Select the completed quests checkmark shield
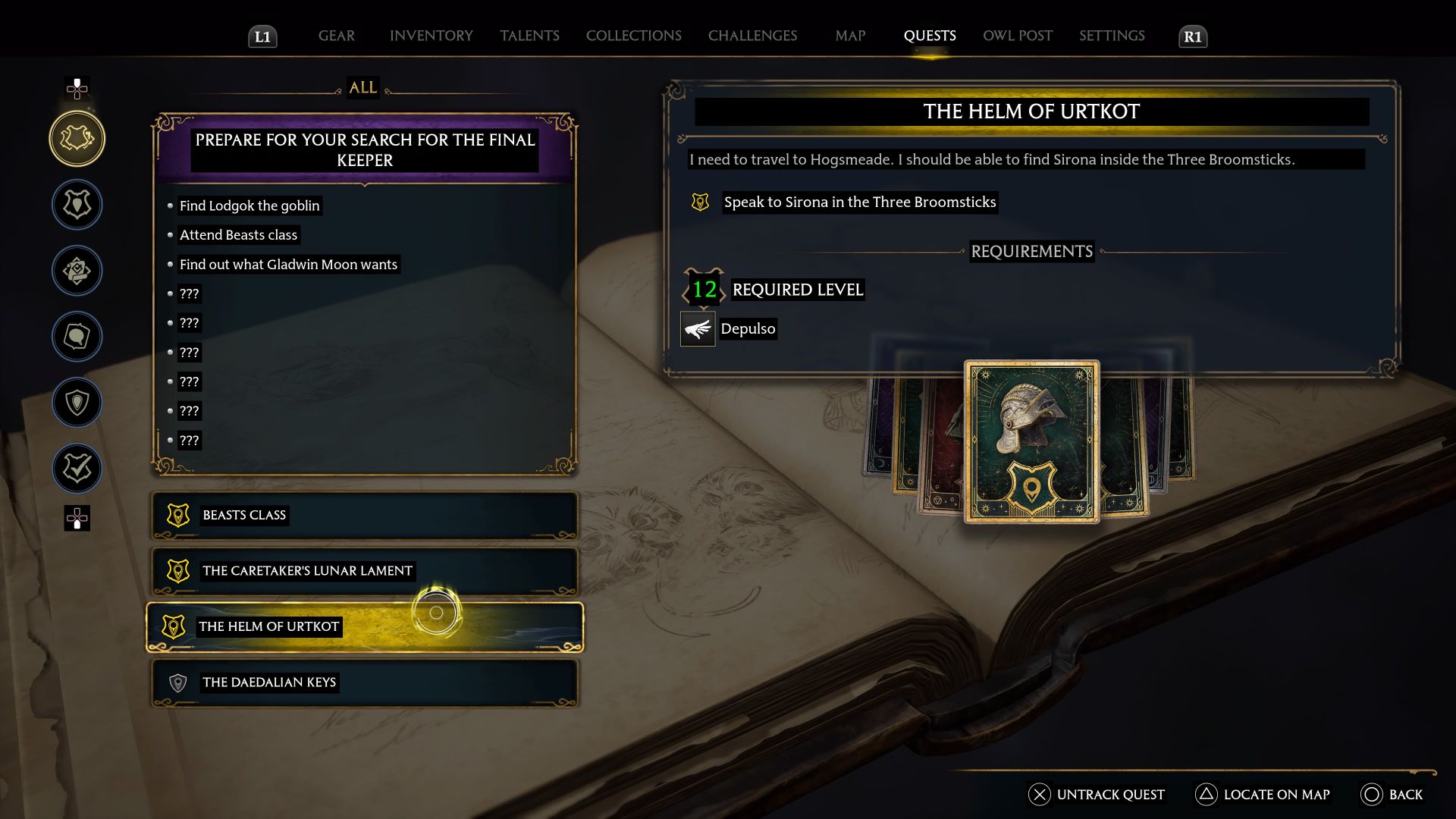The image size is (1456, 819). tap(77, 468)
